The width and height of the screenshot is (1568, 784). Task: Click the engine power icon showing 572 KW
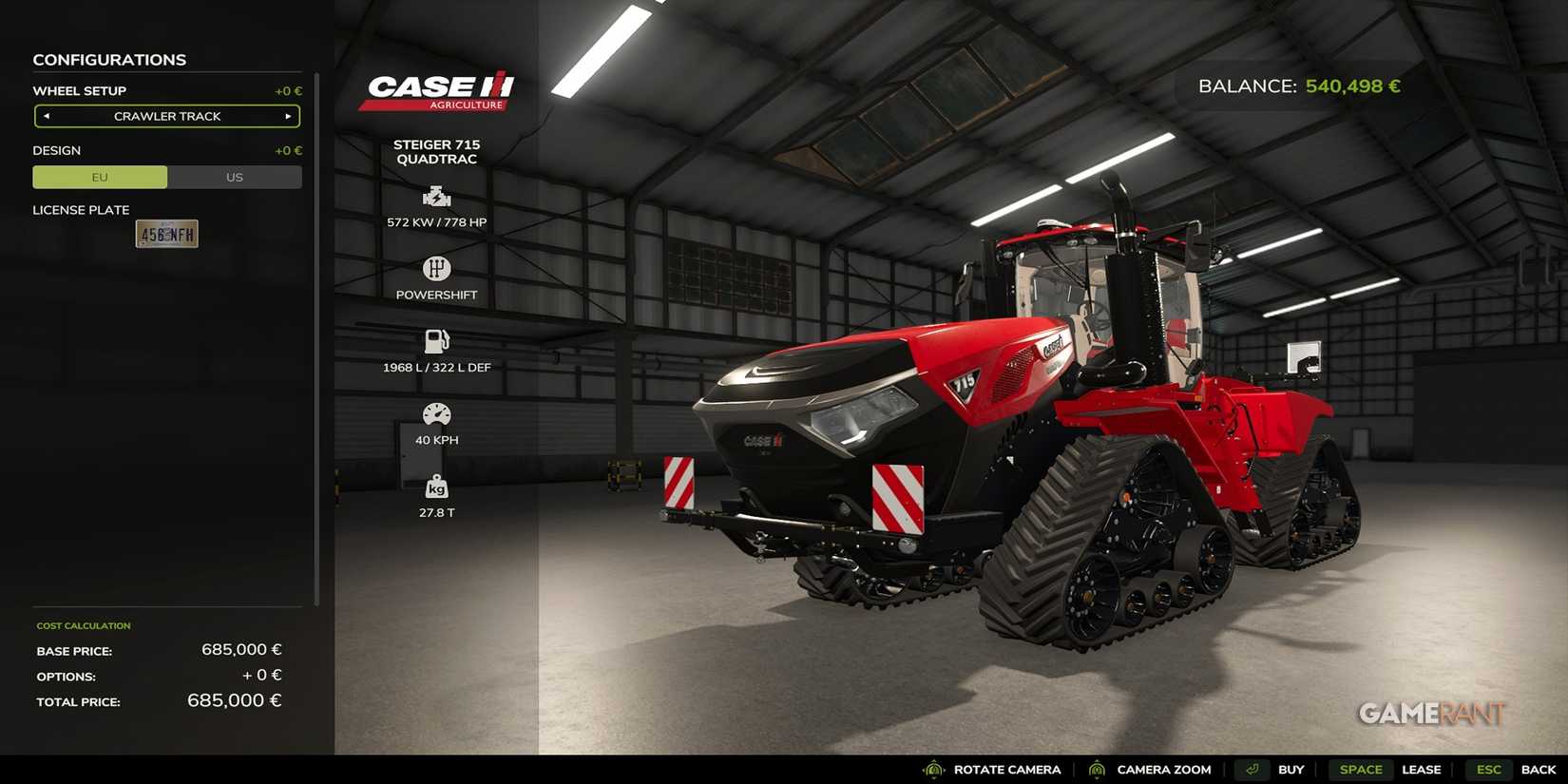click(x=436, y=197)
